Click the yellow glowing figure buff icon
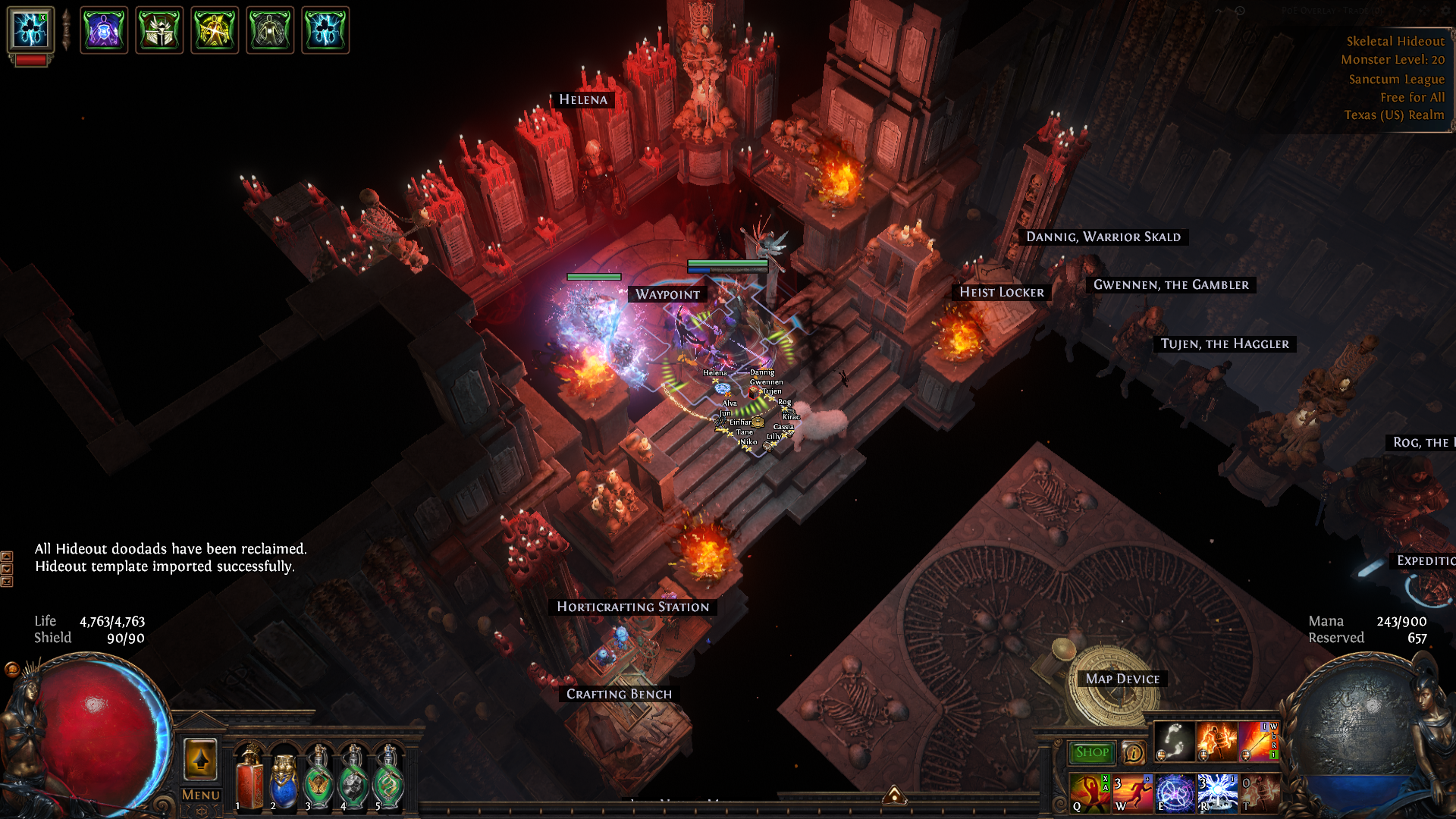 215,30
